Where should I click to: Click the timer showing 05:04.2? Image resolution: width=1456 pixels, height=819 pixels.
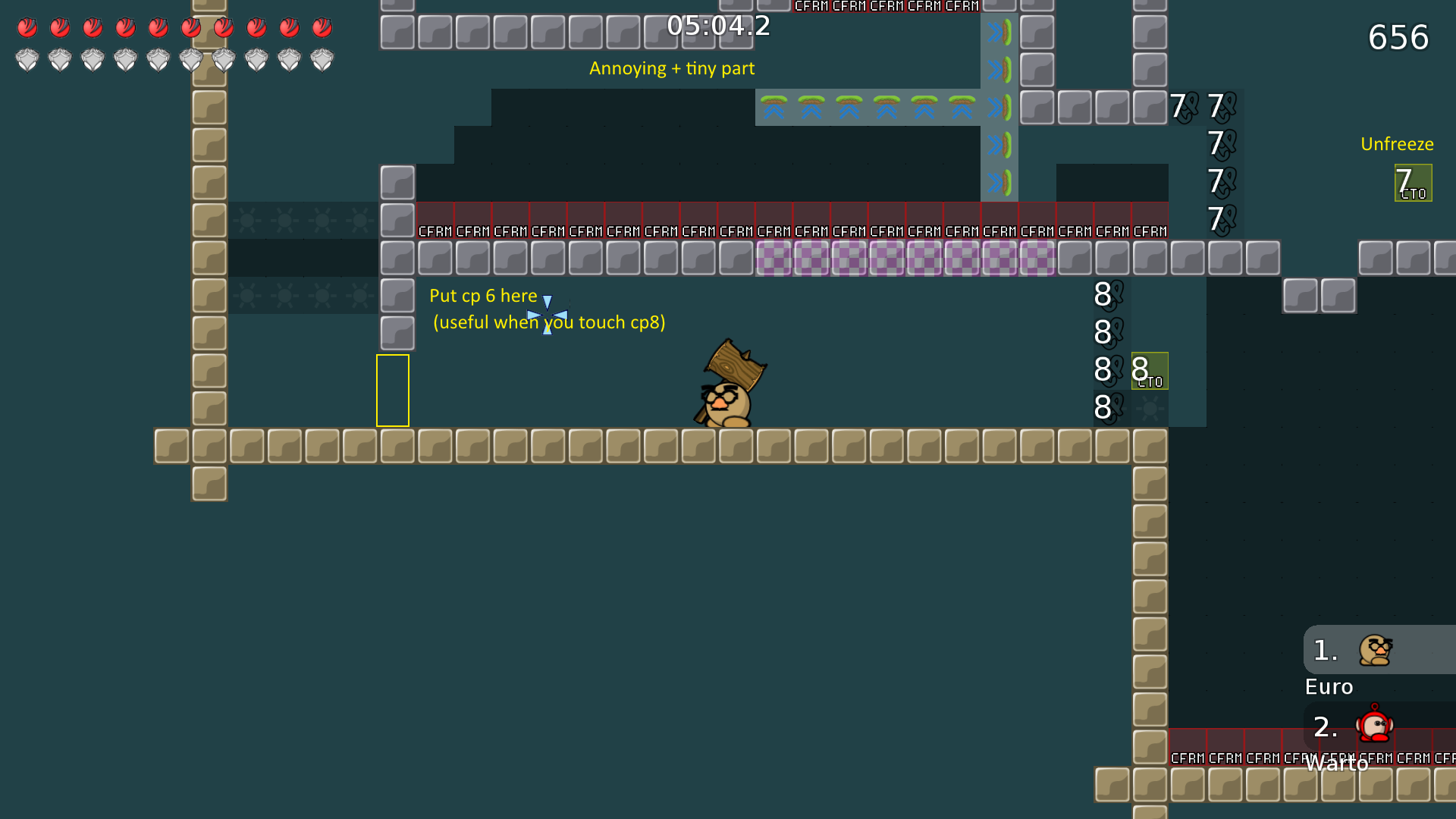pyautogui.click(x=717, y=27)
